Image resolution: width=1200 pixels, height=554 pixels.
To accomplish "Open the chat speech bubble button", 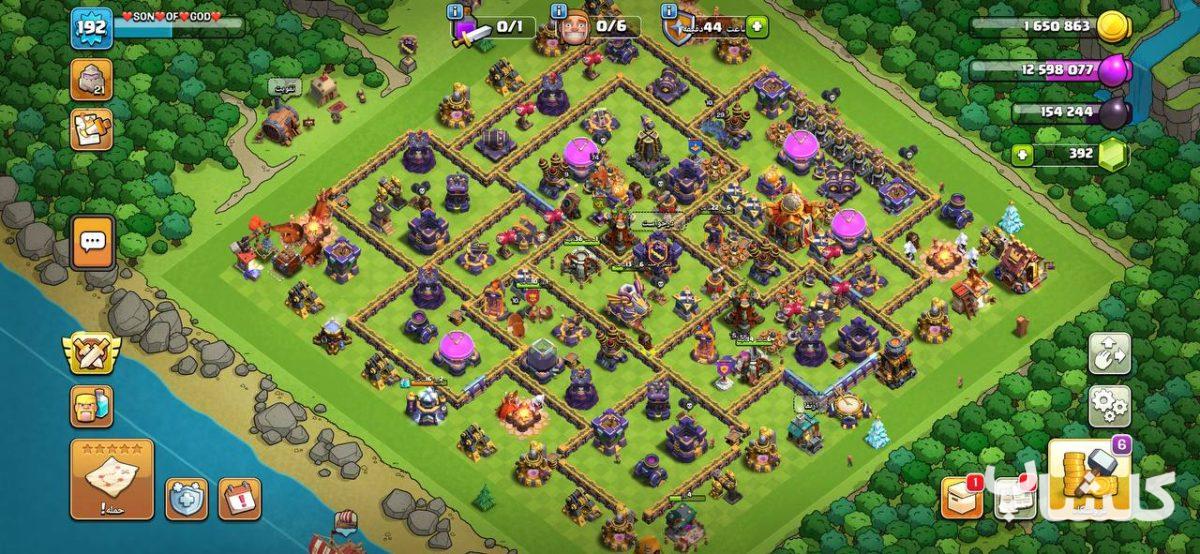I will pos(93,241).
